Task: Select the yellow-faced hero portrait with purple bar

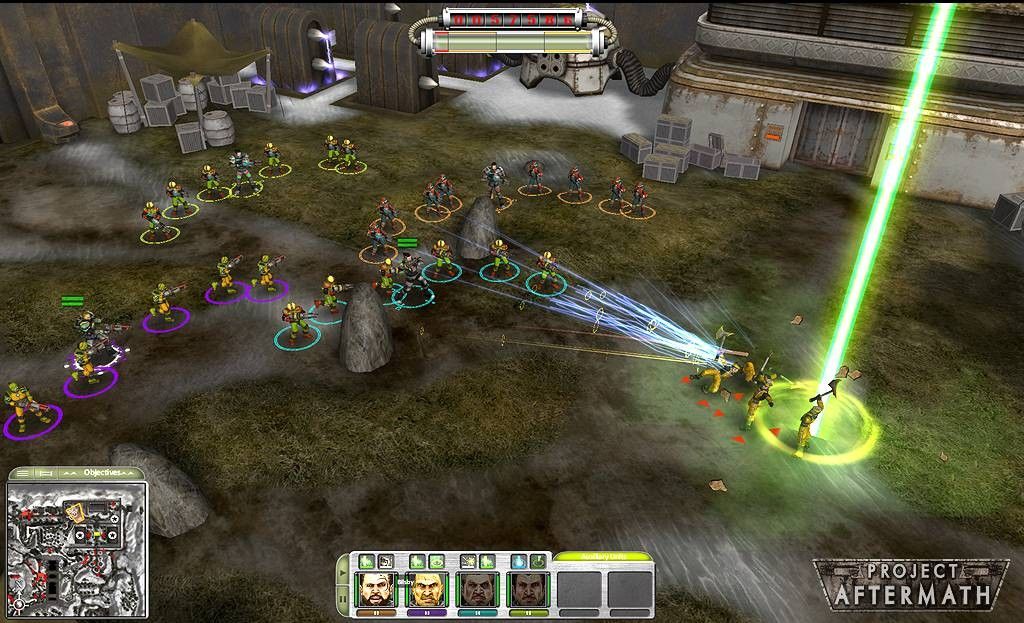Action: (425, 589)
